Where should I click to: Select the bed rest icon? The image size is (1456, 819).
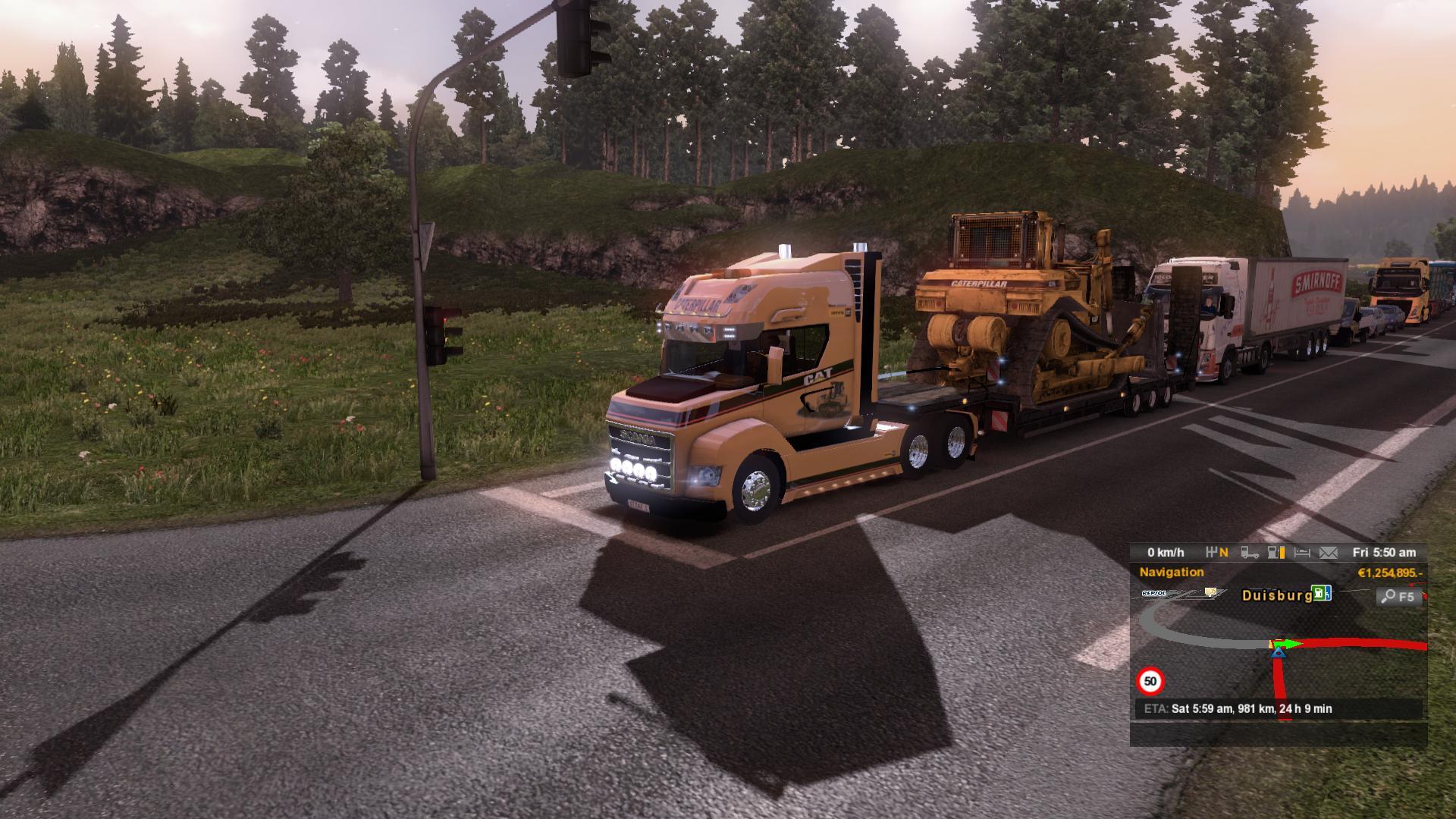(1302, 553)
